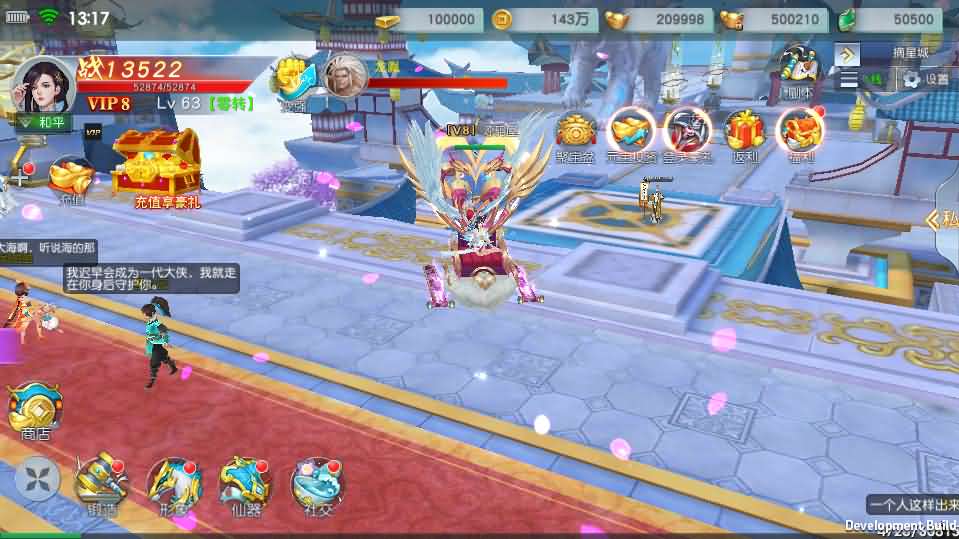This screenshot has width=959, height=539.
Task: Expand the yellow arrow button beside 摘星城
Action: click(x=848, y=52)
